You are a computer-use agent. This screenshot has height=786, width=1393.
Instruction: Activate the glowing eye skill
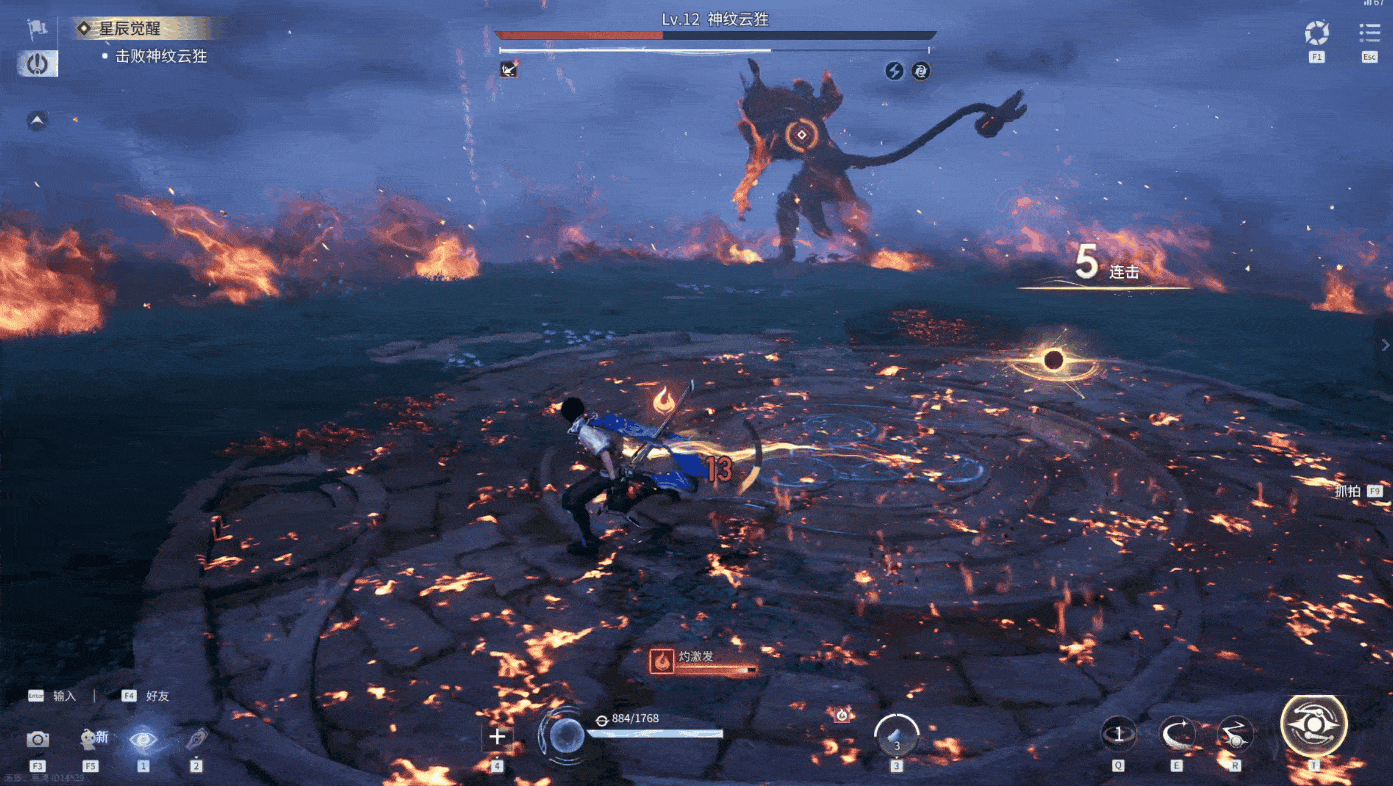point(143,739)
